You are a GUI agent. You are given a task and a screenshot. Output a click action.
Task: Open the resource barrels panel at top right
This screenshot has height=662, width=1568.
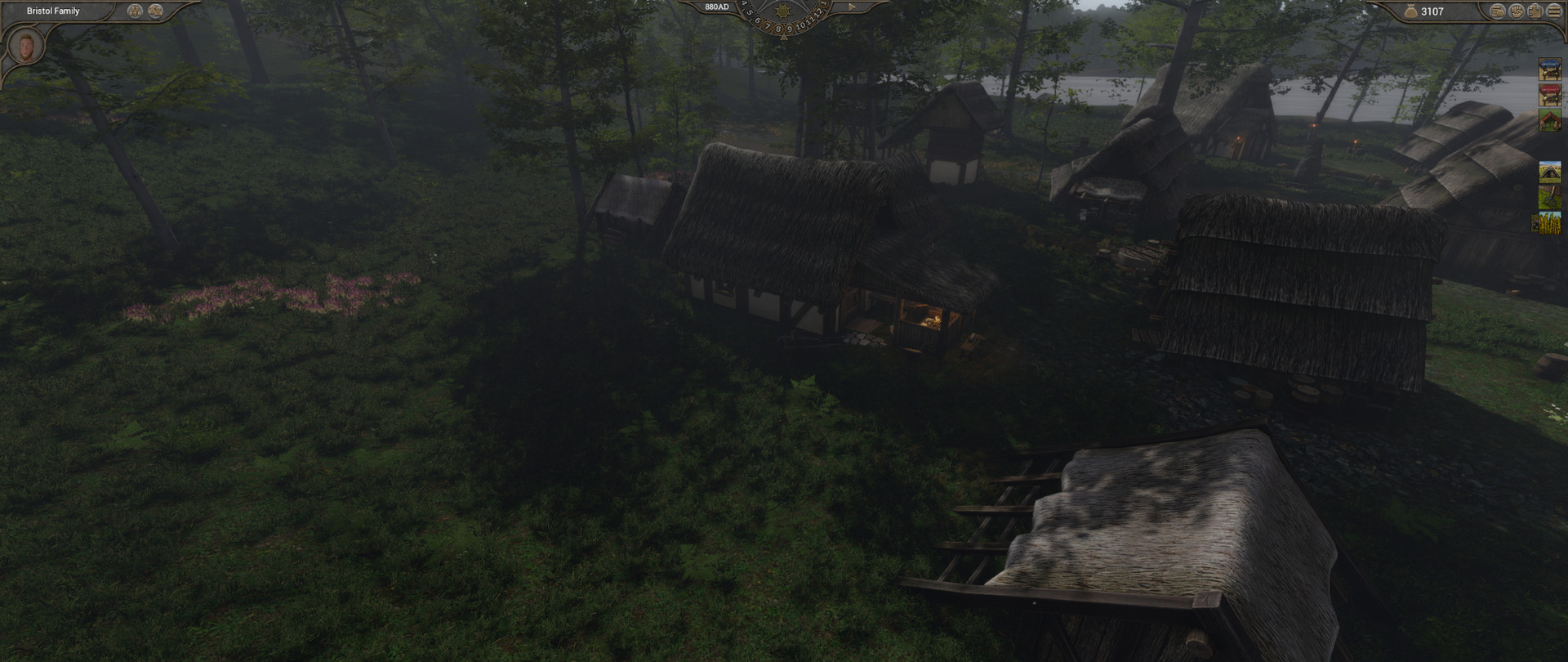(1497, 11)
